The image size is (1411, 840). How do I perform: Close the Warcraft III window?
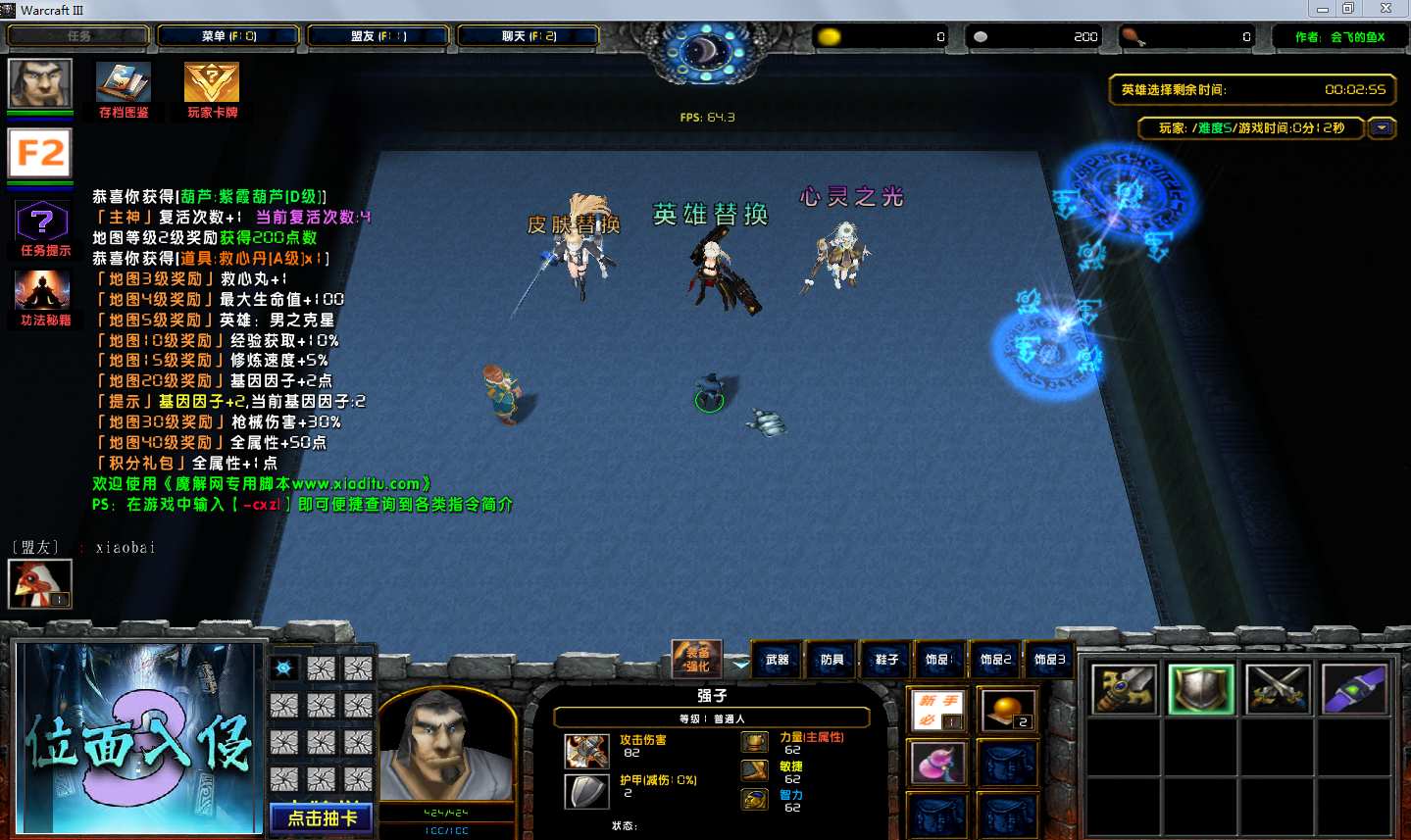(1386, 9)
